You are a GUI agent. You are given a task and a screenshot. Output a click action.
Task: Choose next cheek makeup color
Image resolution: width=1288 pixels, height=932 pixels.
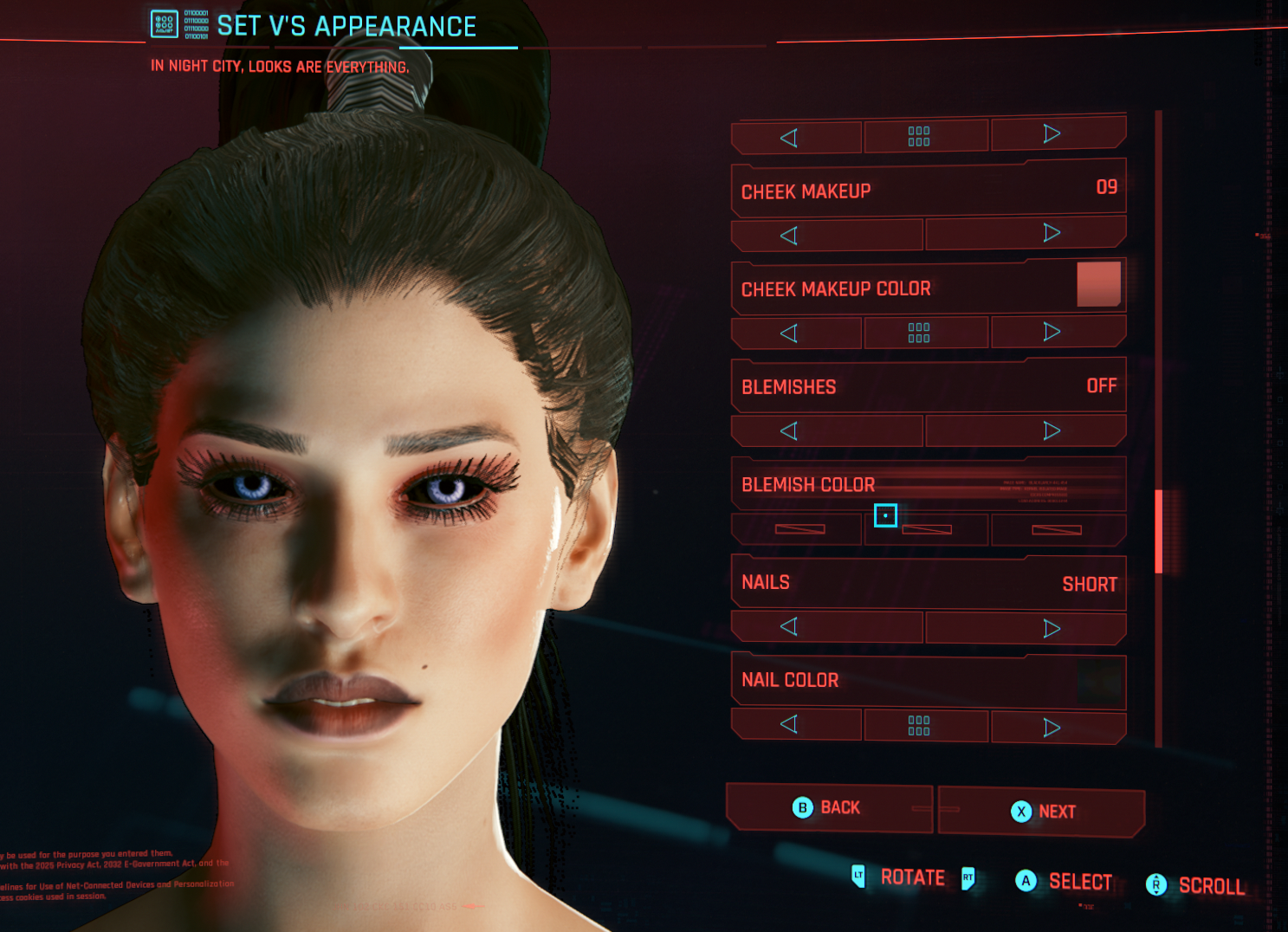(x=1052, y=332)
